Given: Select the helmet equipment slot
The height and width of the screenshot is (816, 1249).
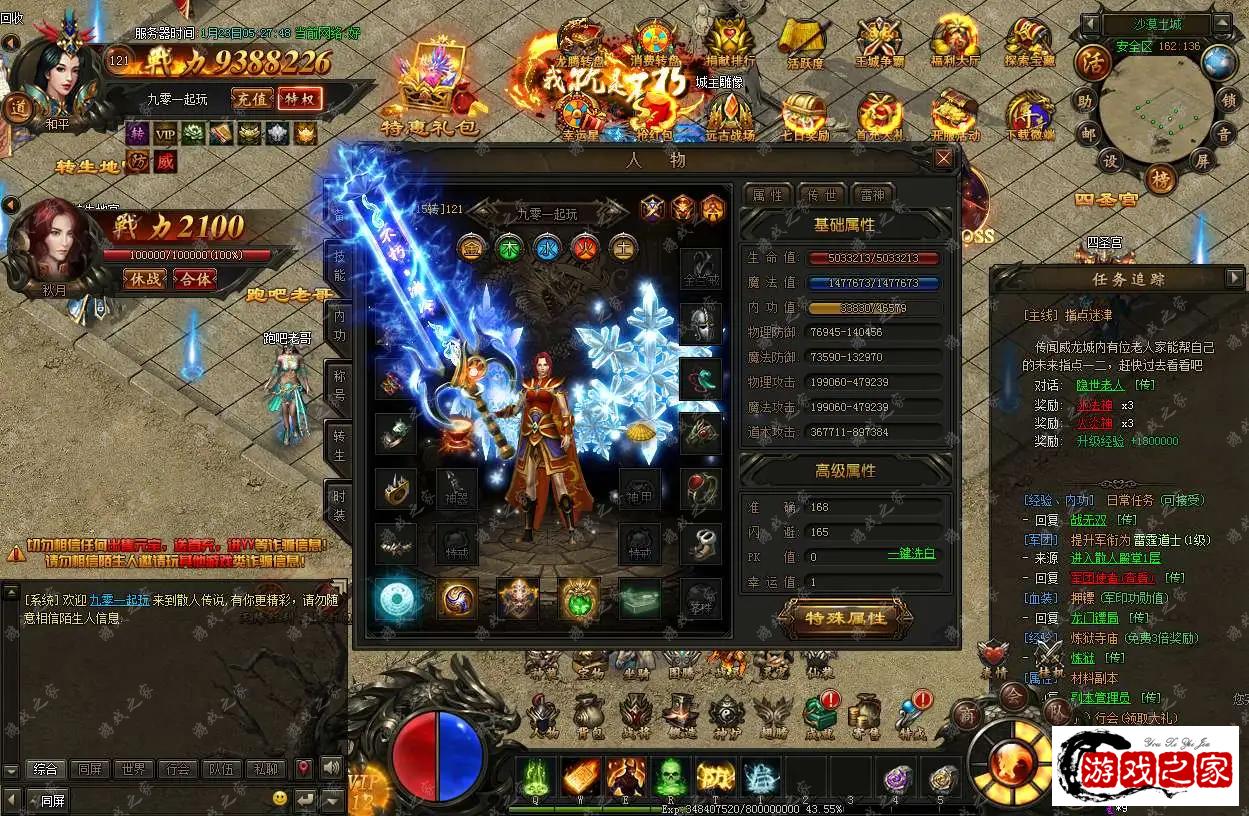Looking at the screenshot, I should click(x=700, y=324).
